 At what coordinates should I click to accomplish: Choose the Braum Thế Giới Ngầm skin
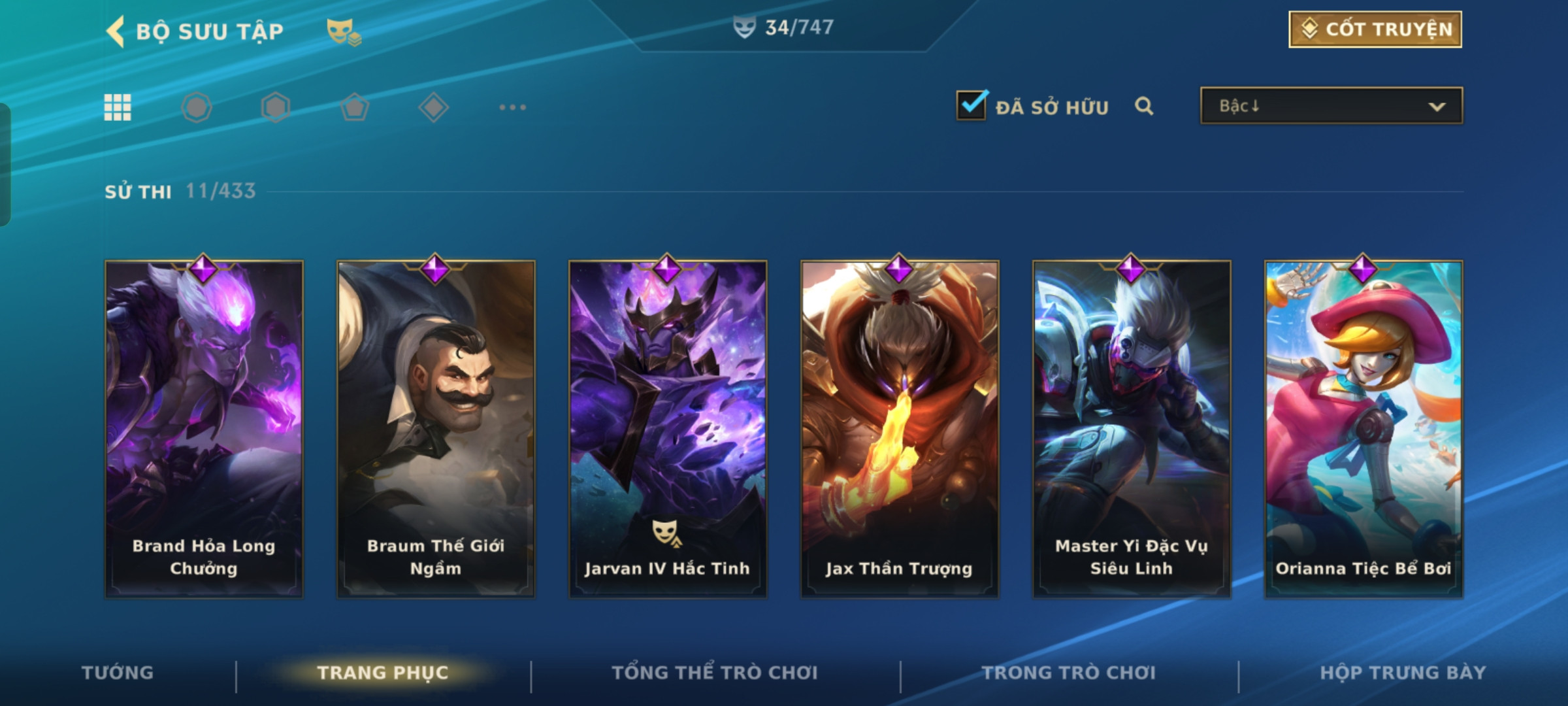tap(436, 429)
